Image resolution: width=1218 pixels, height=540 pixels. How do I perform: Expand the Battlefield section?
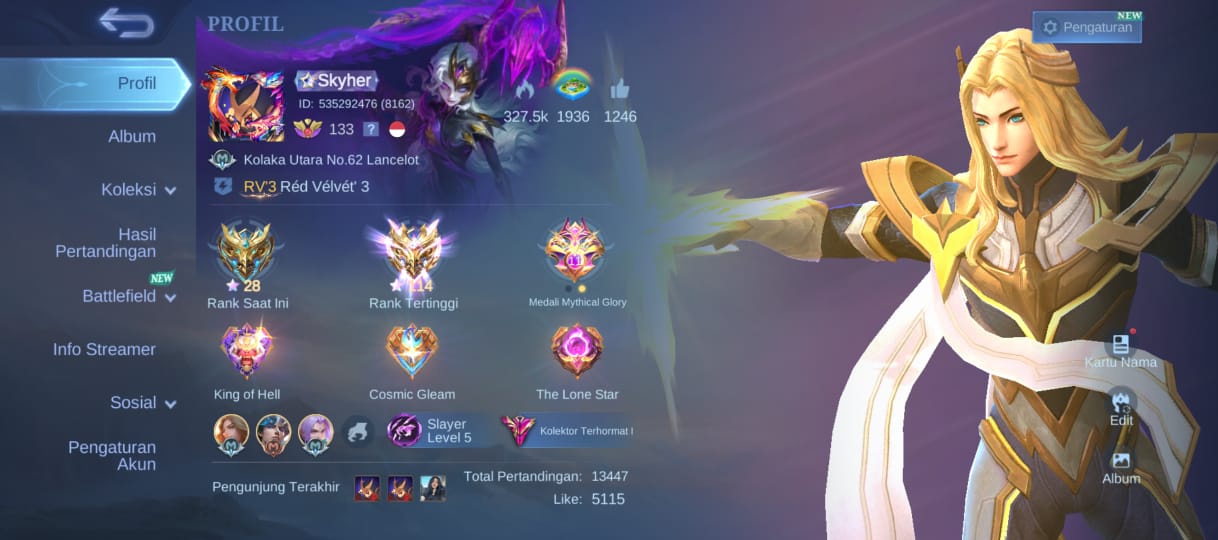point(128,296)
